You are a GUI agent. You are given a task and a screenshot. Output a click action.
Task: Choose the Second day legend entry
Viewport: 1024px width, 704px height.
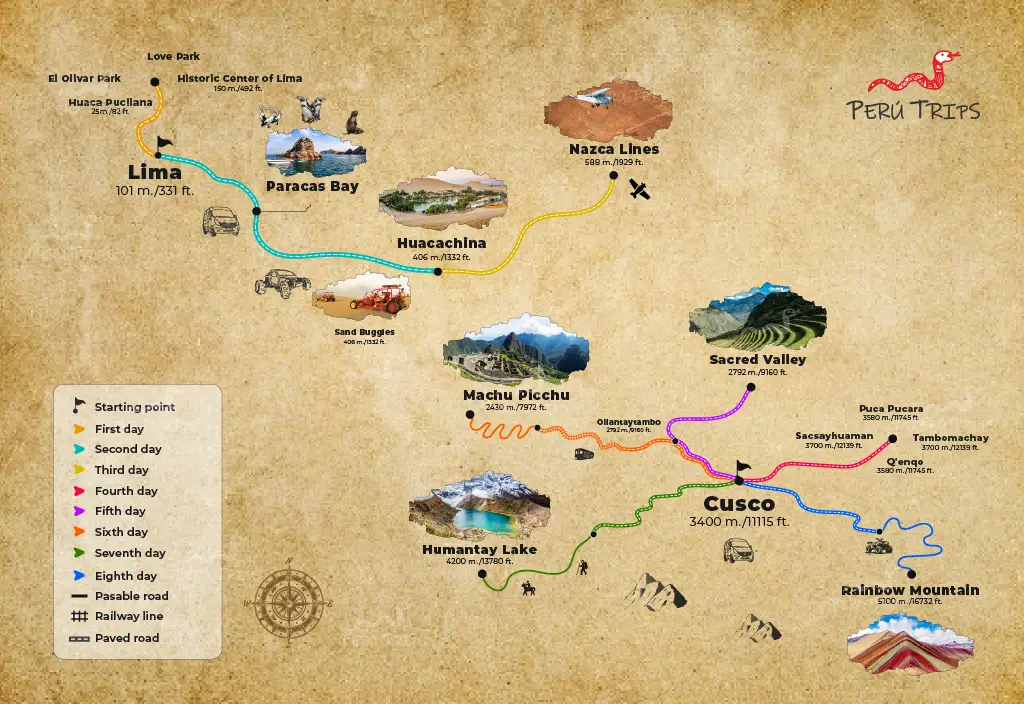[127, 449]
